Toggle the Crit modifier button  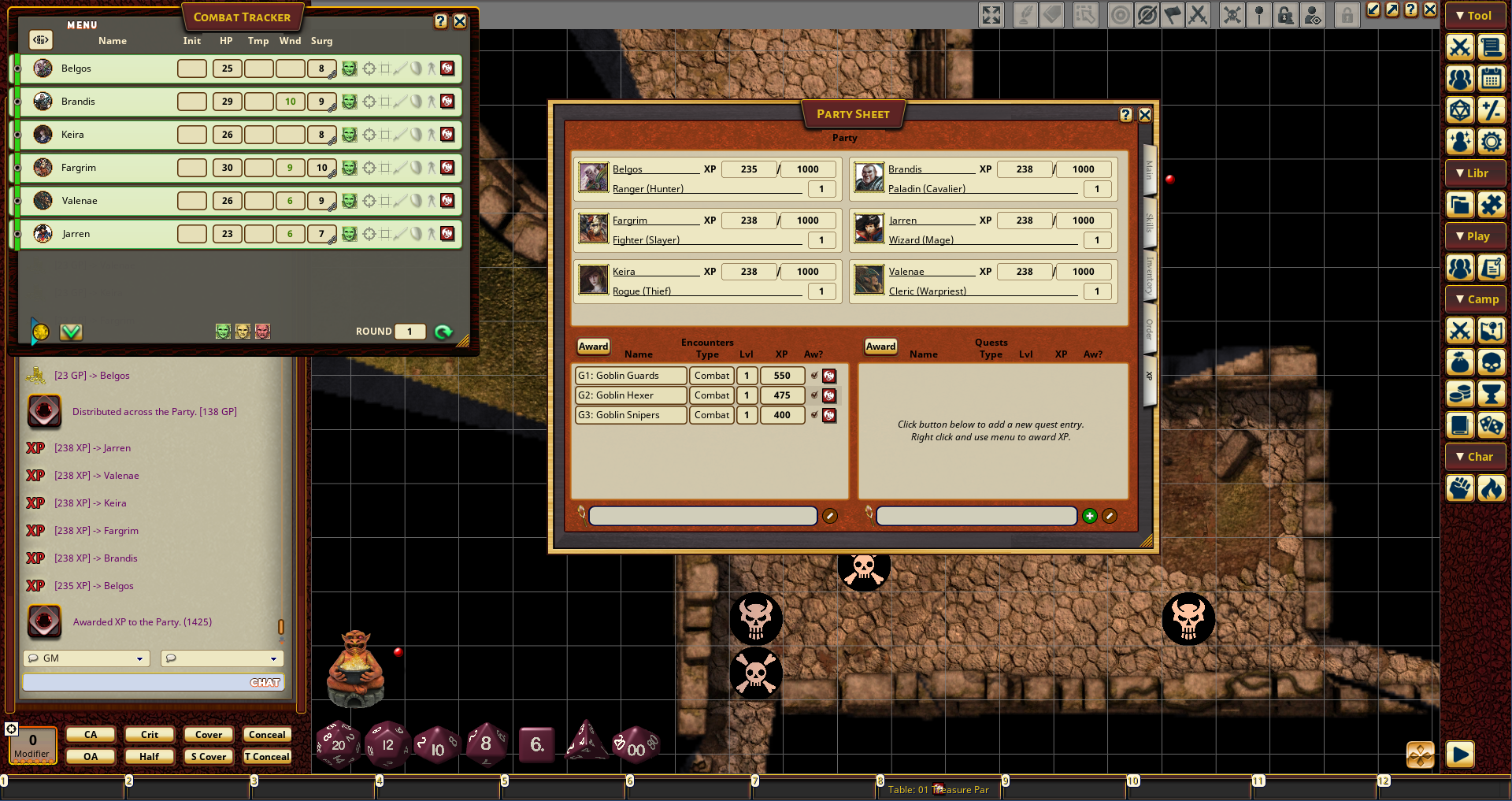point(150,735)
